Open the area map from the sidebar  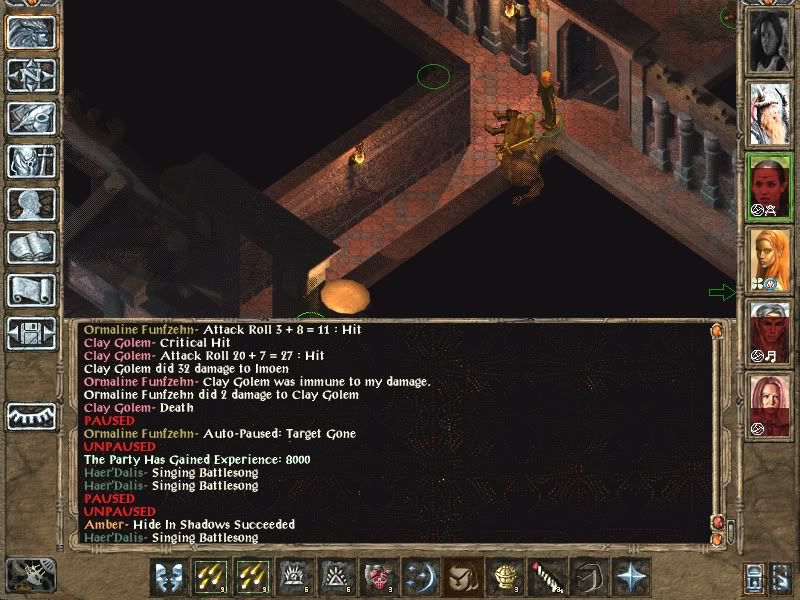click(x=30, y=75)
